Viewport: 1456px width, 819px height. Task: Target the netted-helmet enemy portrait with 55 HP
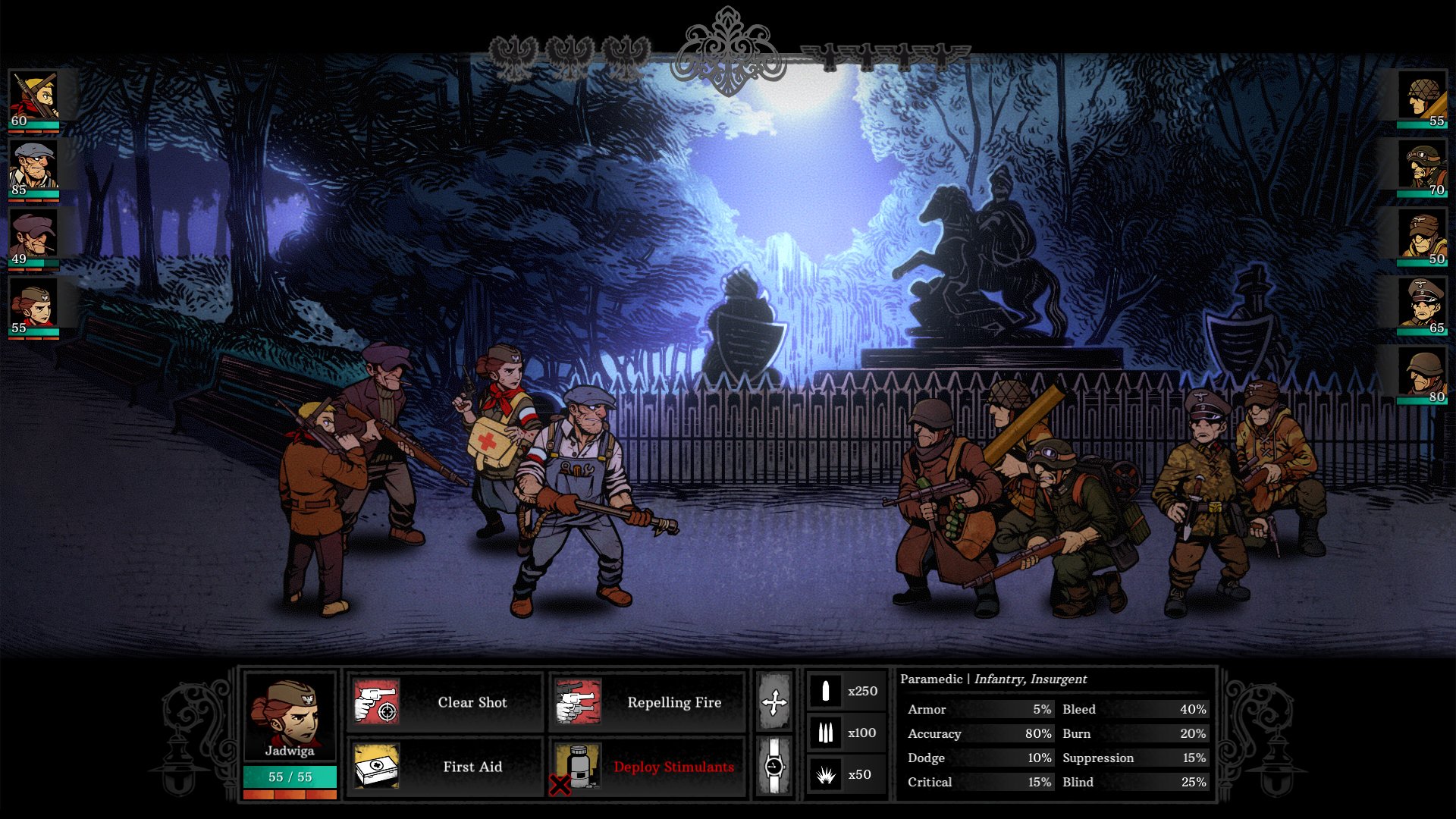(x=1423, y=99)
